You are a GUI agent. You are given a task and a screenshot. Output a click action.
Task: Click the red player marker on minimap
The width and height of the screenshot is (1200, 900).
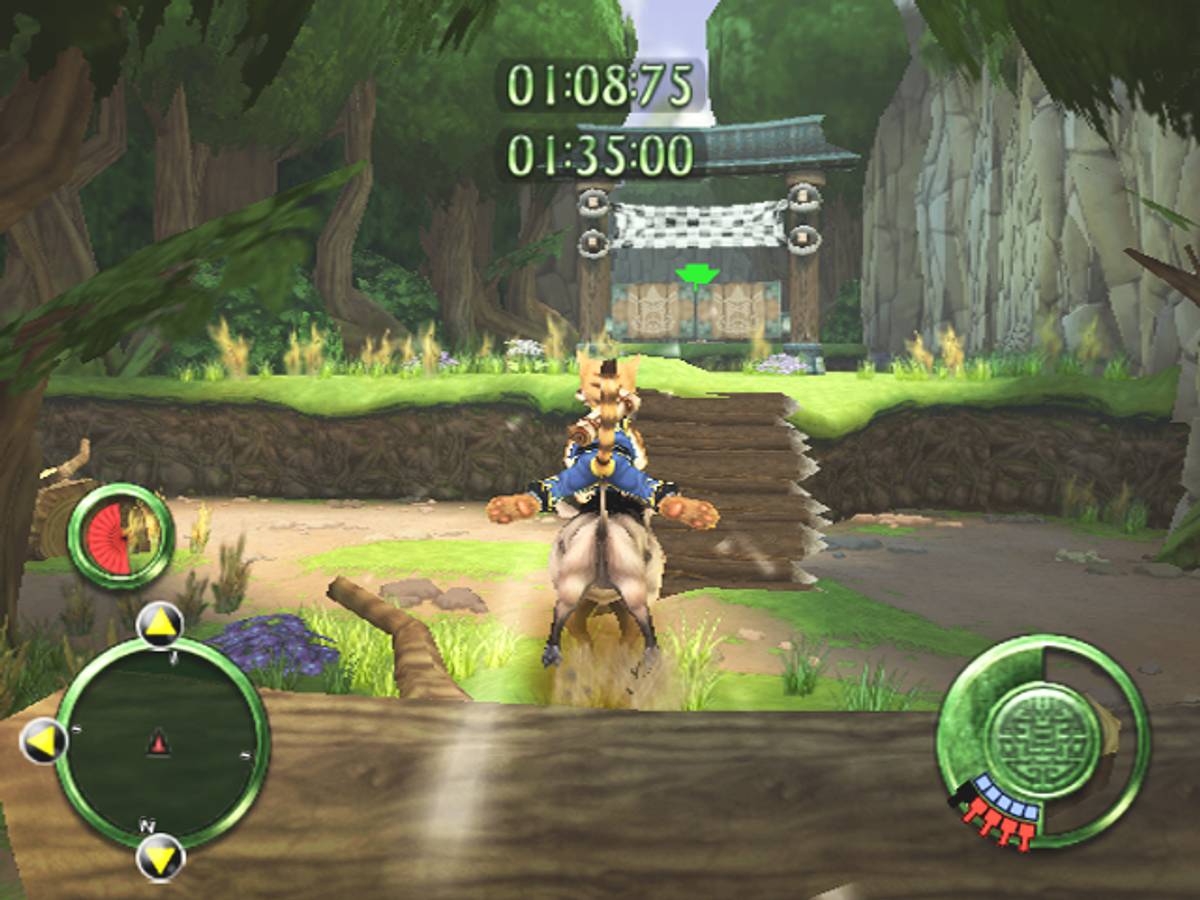(158, 742)
